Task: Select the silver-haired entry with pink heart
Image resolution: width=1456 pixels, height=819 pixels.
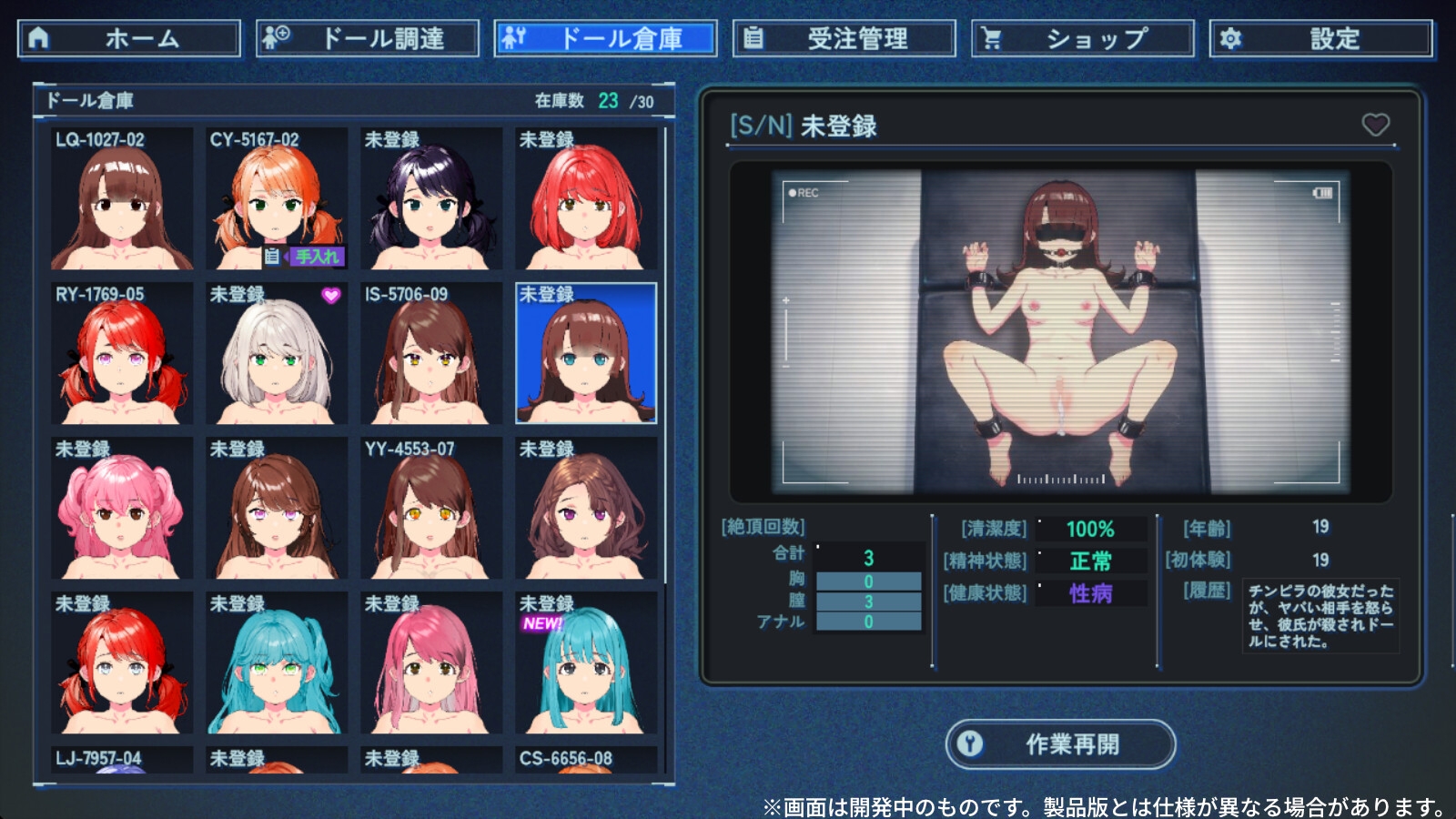Action: pos(277,354)
